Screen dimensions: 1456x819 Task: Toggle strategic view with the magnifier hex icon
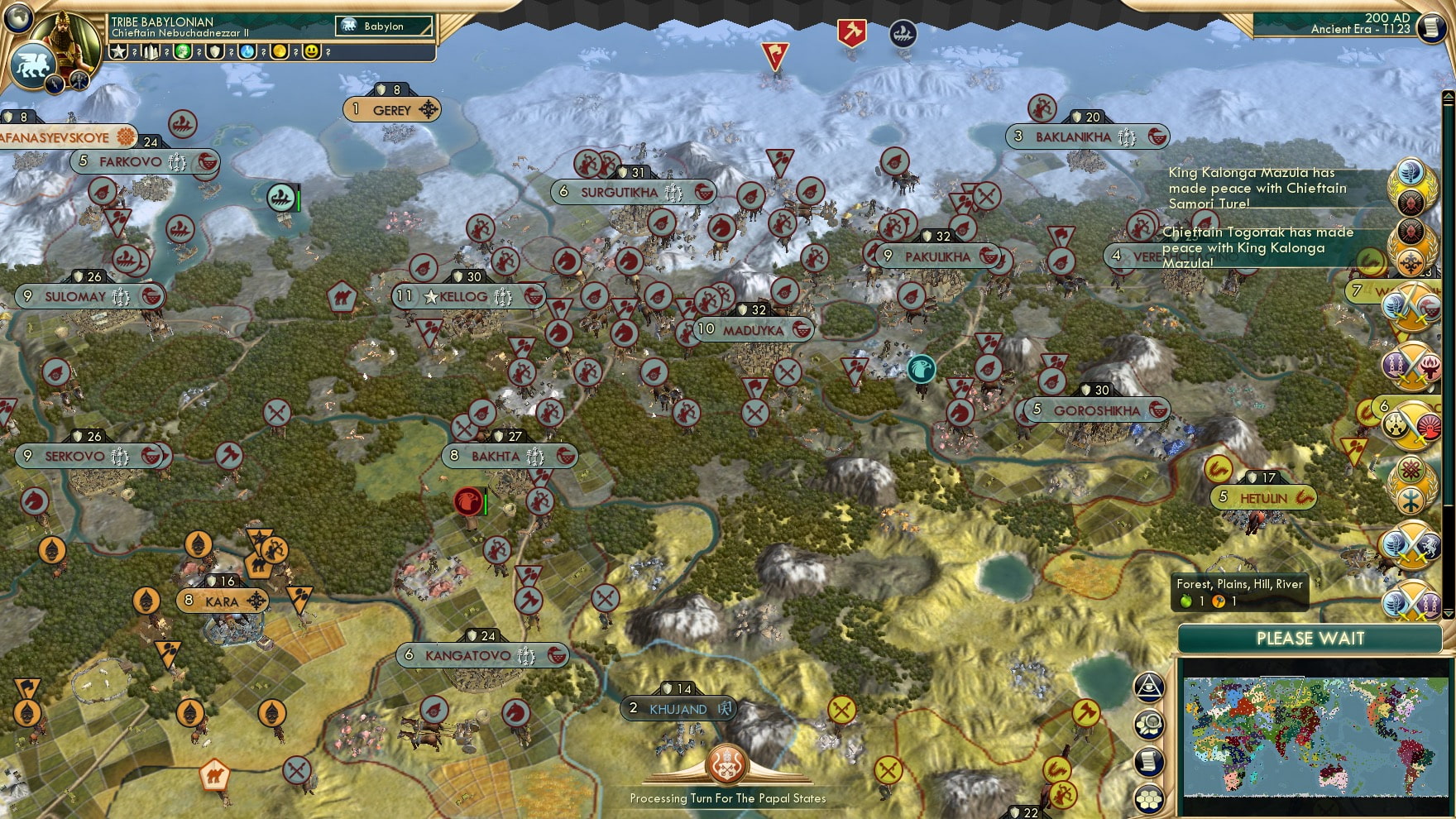(1149, 723)
